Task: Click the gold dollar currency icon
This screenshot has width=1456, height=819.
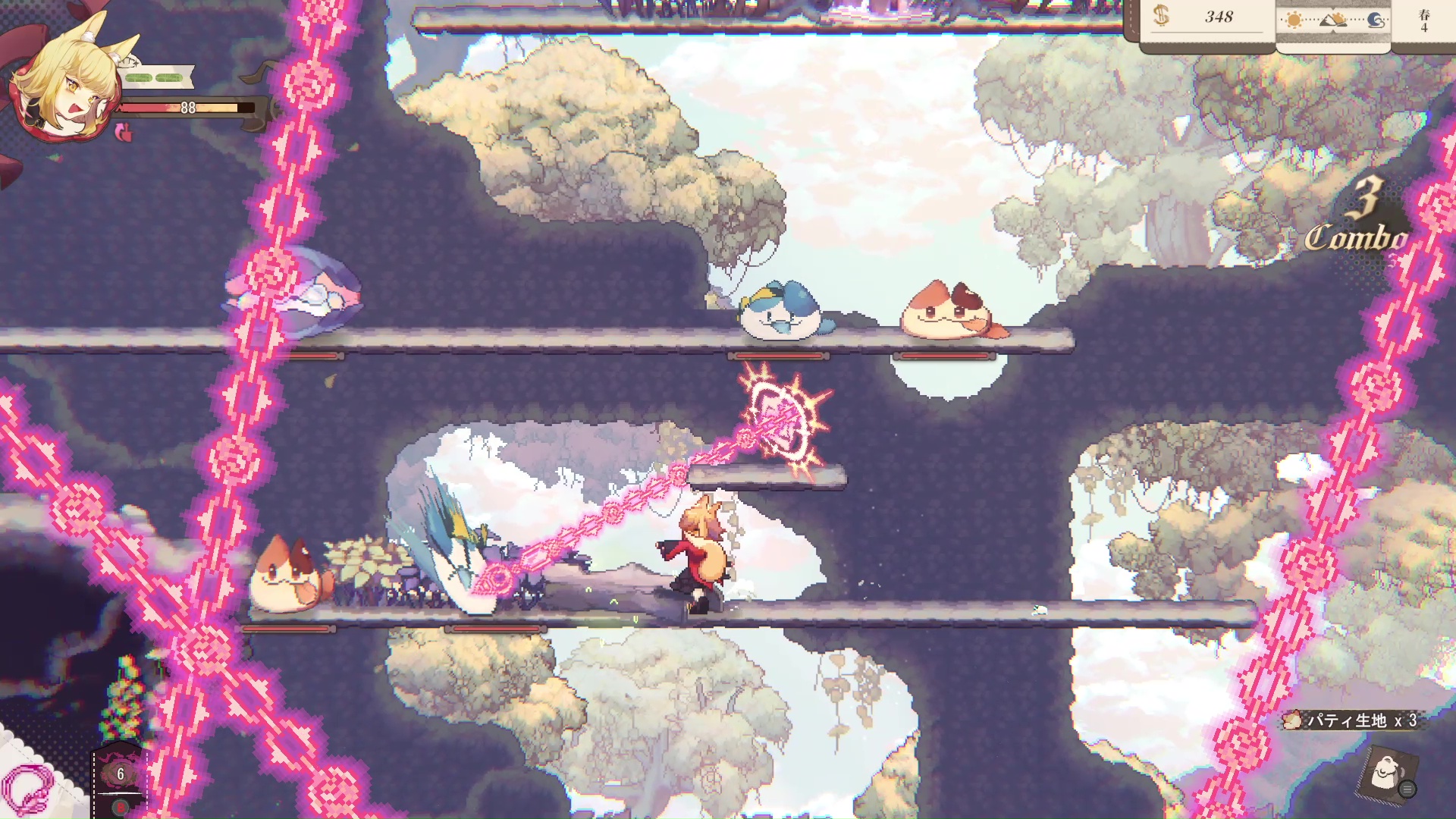Action: [1160, 17]
